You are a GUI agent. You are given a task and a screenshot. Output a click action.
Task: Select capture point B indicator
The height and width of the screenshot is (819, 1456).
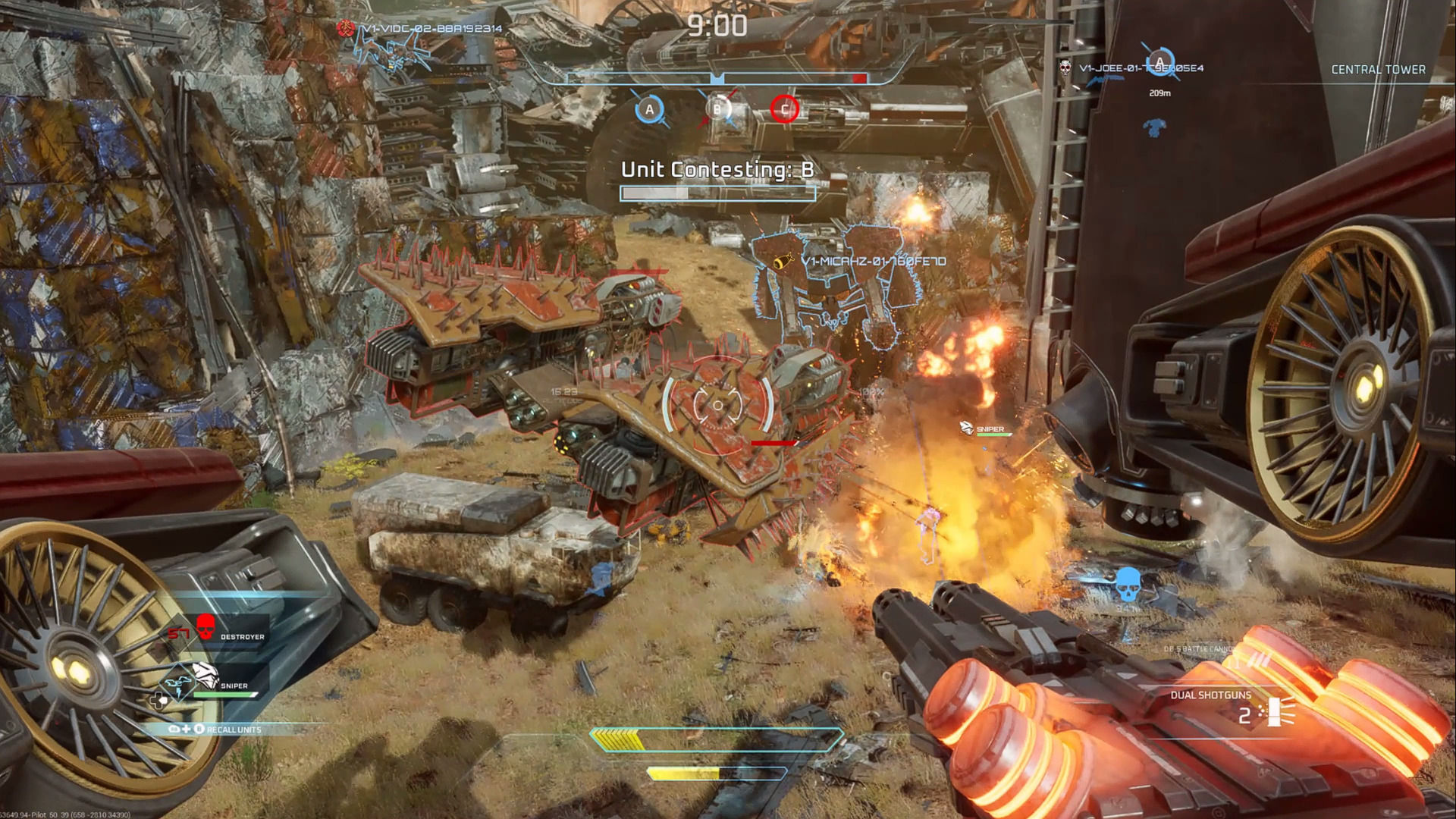[717, 109]
